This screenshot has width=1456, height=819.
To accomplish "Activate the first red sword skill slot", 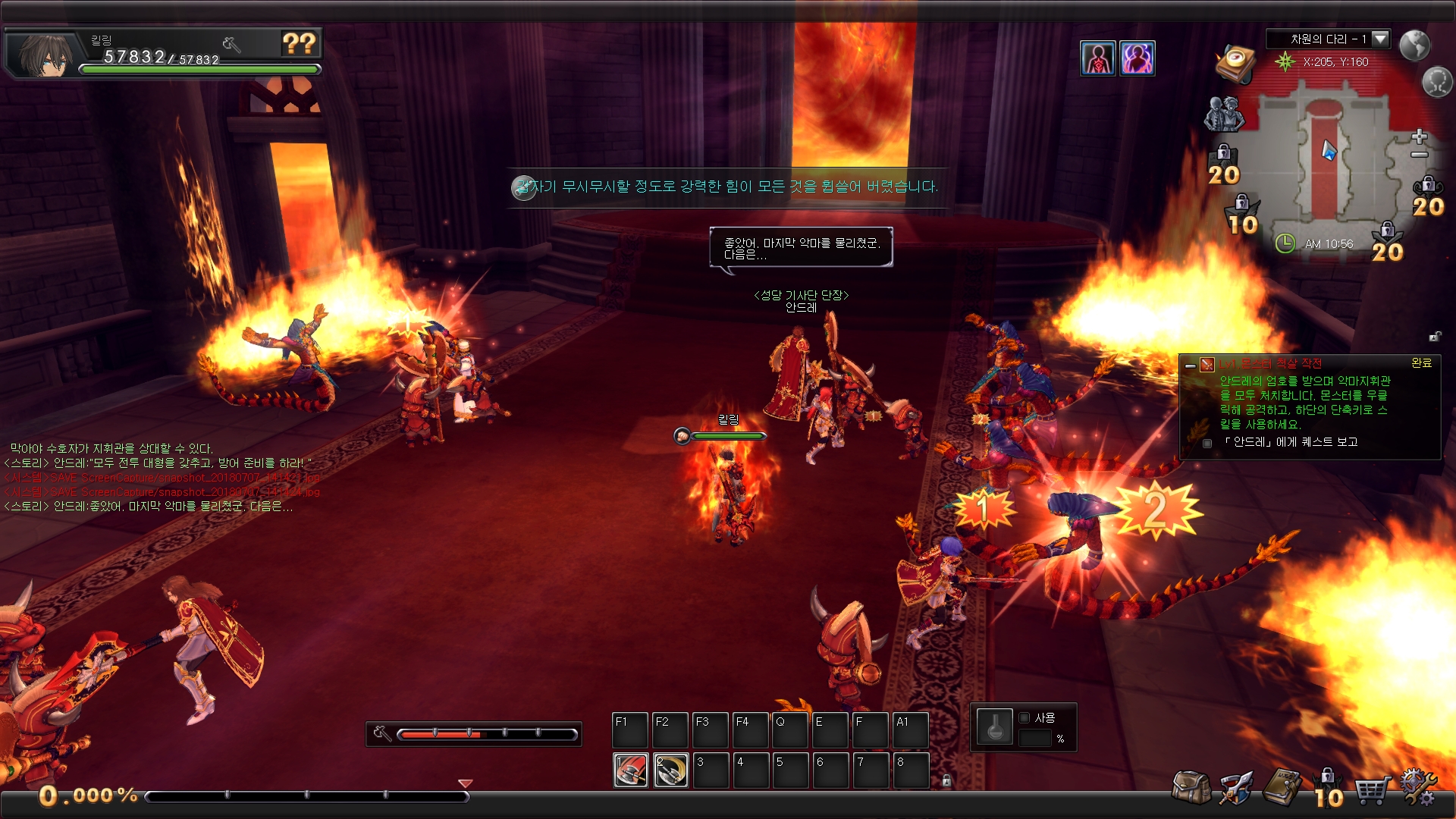I will click(x=631, y=770).
